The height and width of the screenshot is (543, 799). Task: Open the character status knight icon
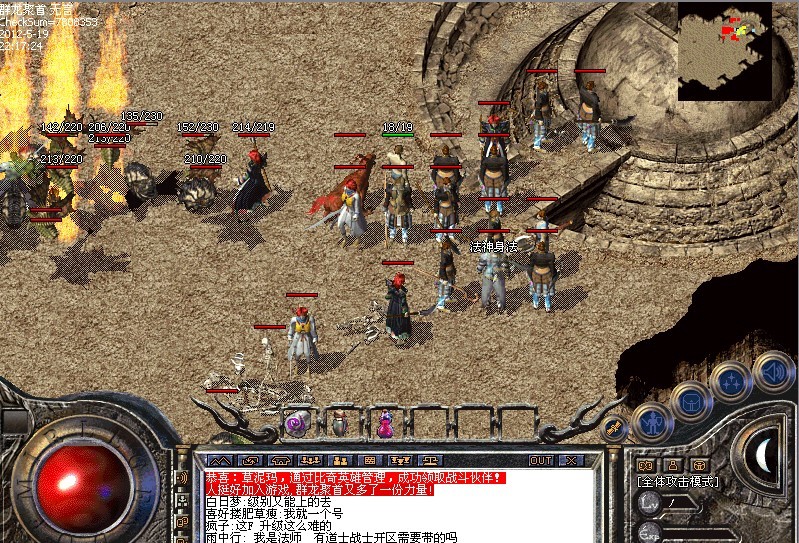tap(651, 421)
